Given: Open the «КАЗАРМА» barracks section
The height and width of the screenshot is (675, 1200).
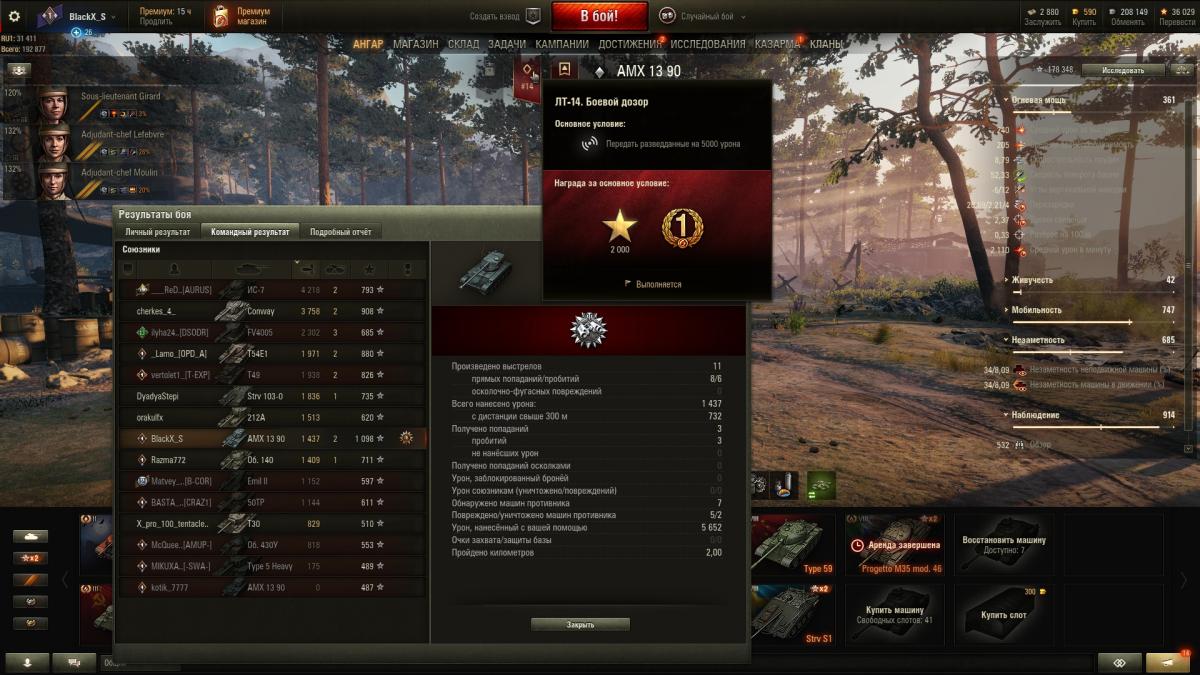Looking at the screenshot, I should [x=776, y=44].
